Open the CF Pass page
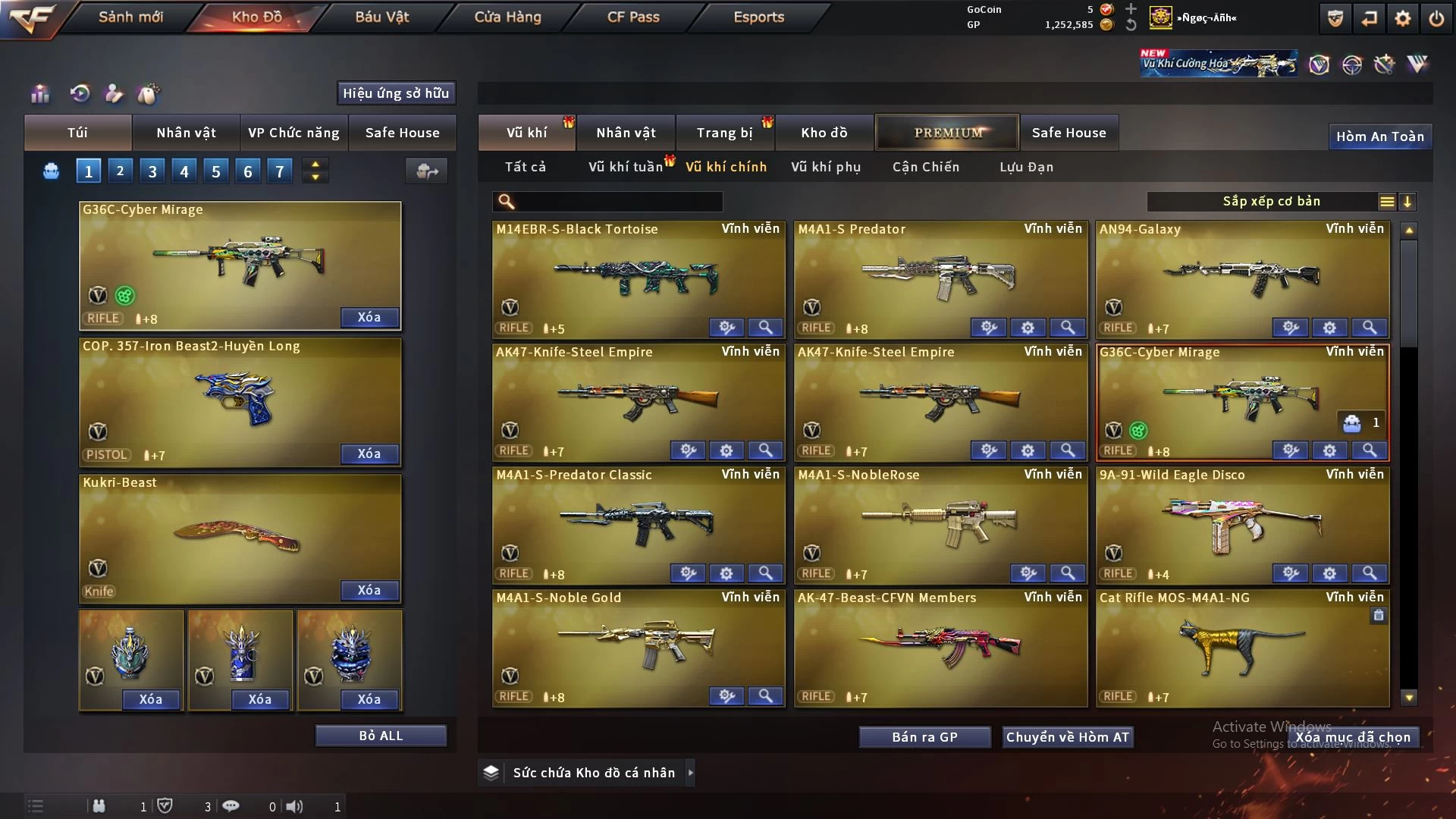This screenshot has height=819, width=1456. click(633, 17)
